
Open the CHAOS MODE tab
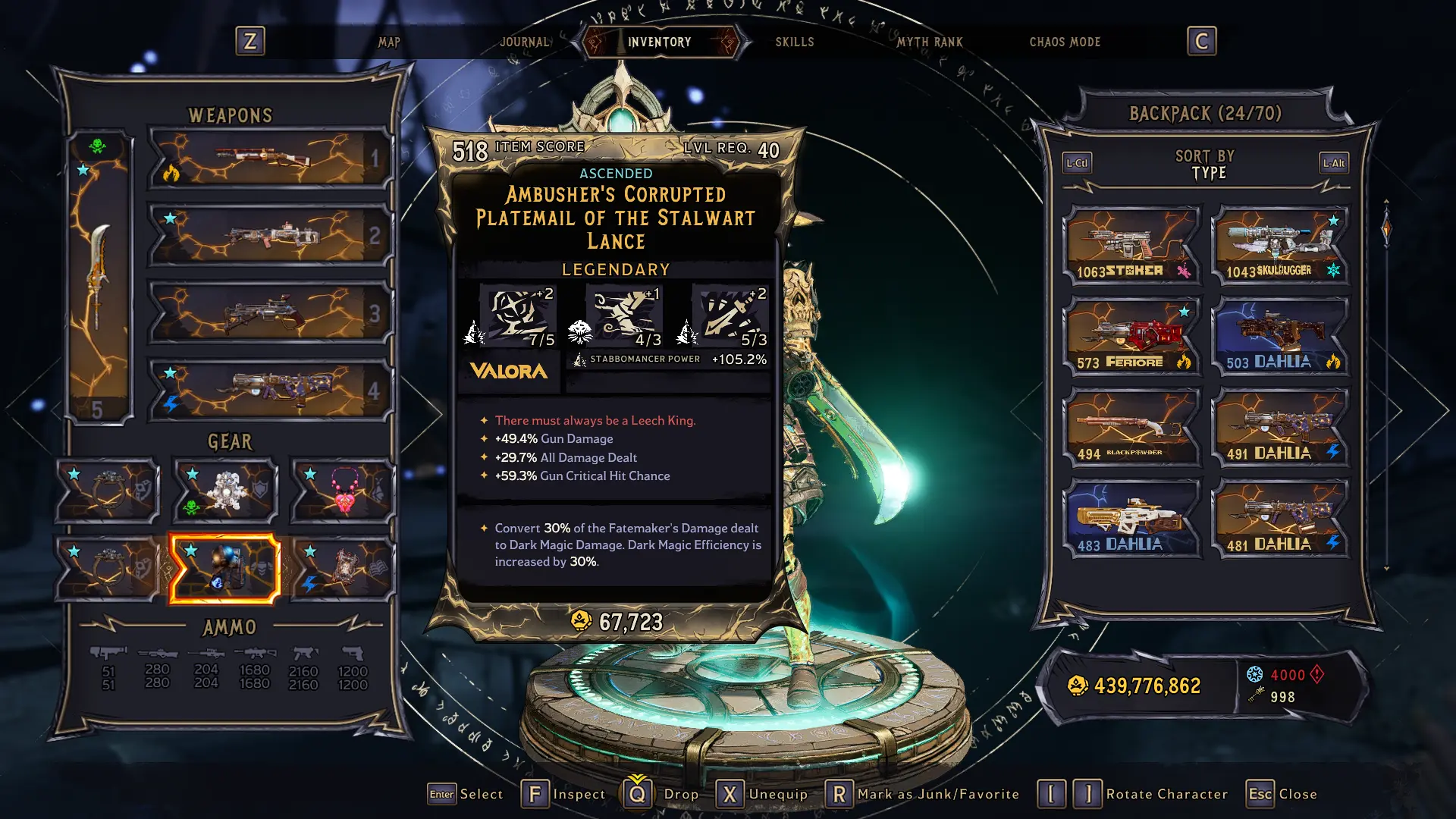(x=1065, y=42)
